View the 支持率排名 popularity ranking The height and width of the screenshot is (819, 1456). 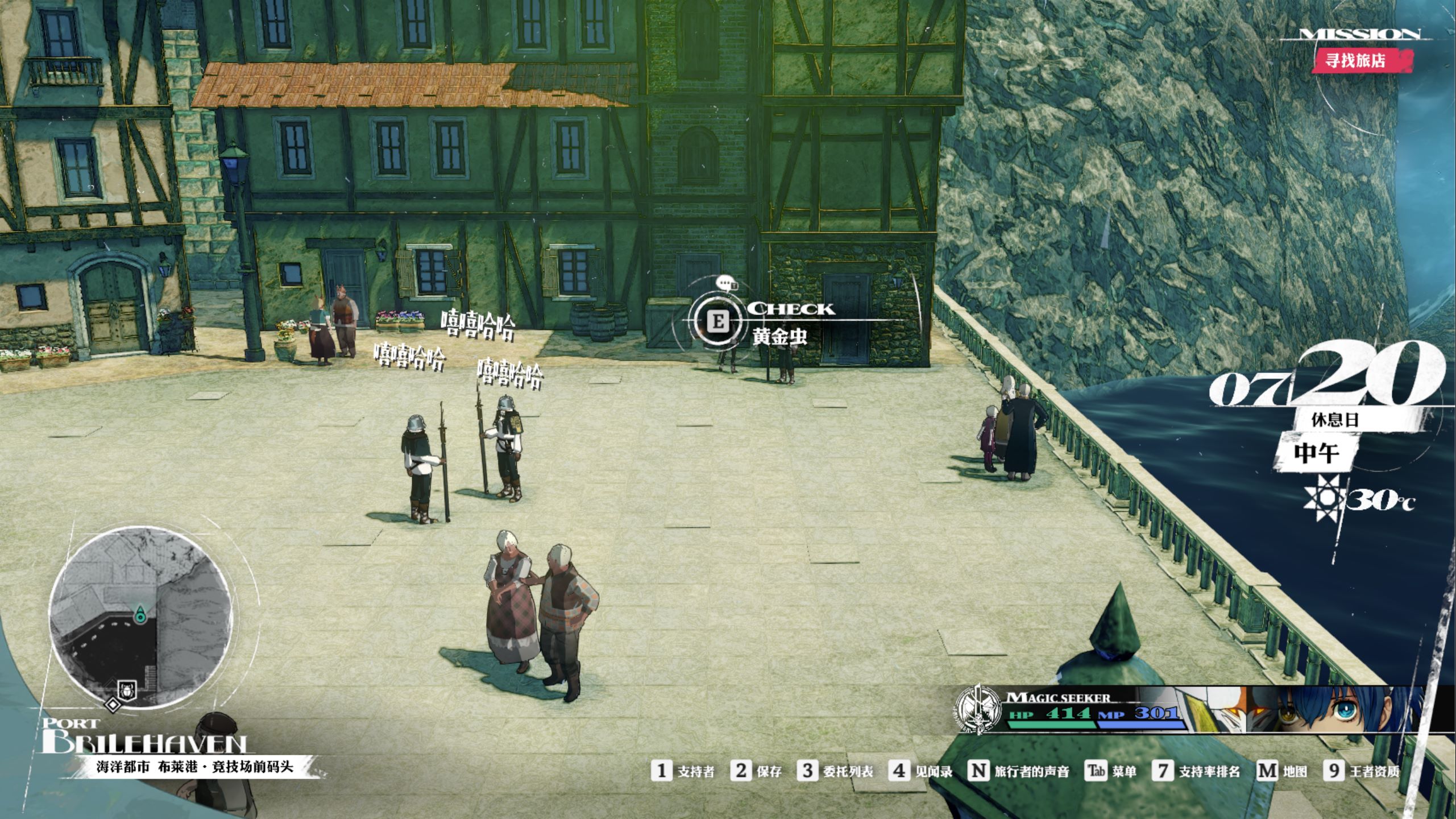click(1197, 771)
